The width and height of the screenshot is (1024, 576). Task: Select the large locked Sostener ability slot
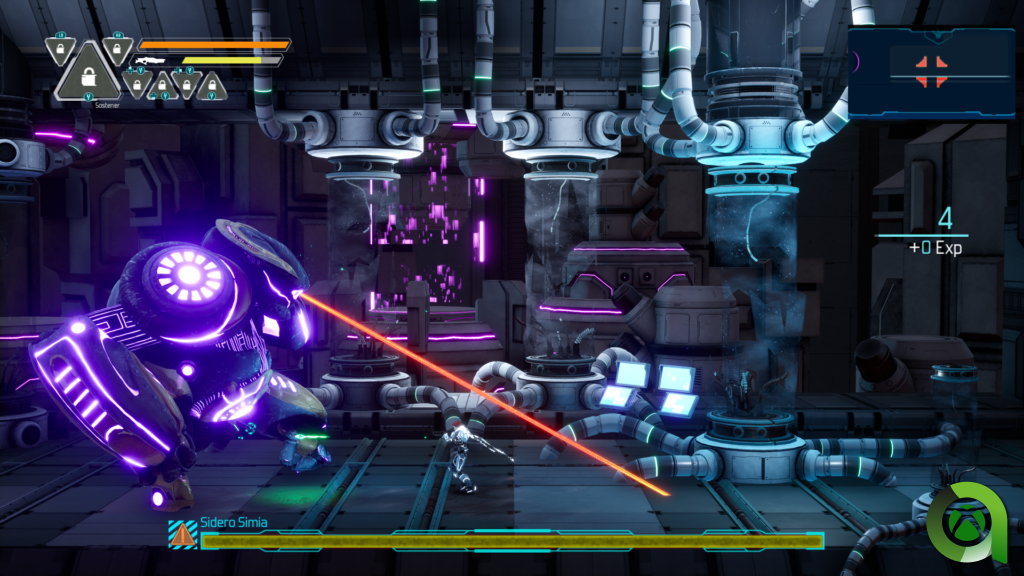click(87, 76)
